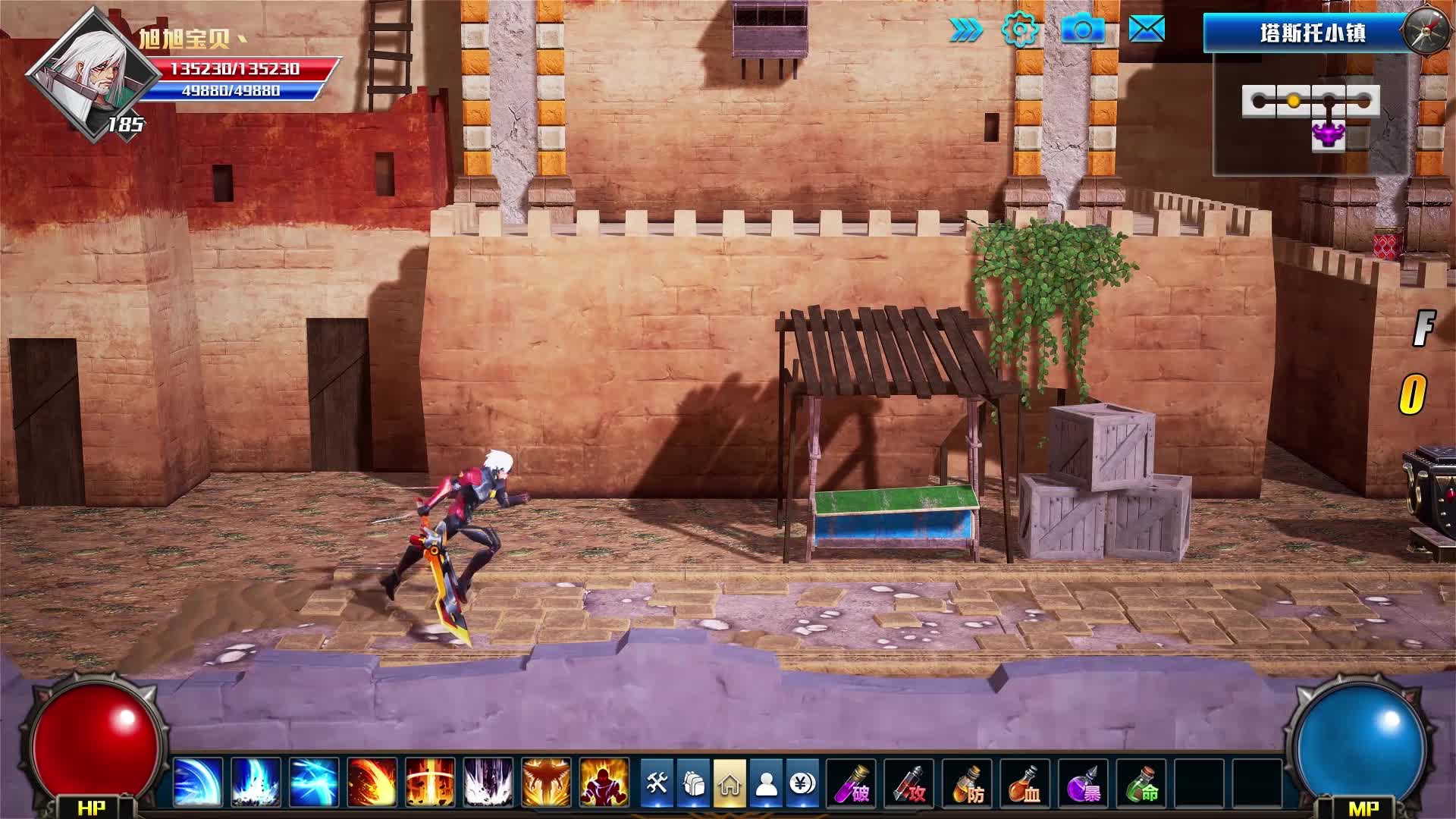The image size is (1456, 819).
Task: Use the 血 health potion
Action: pos(1025,783)
